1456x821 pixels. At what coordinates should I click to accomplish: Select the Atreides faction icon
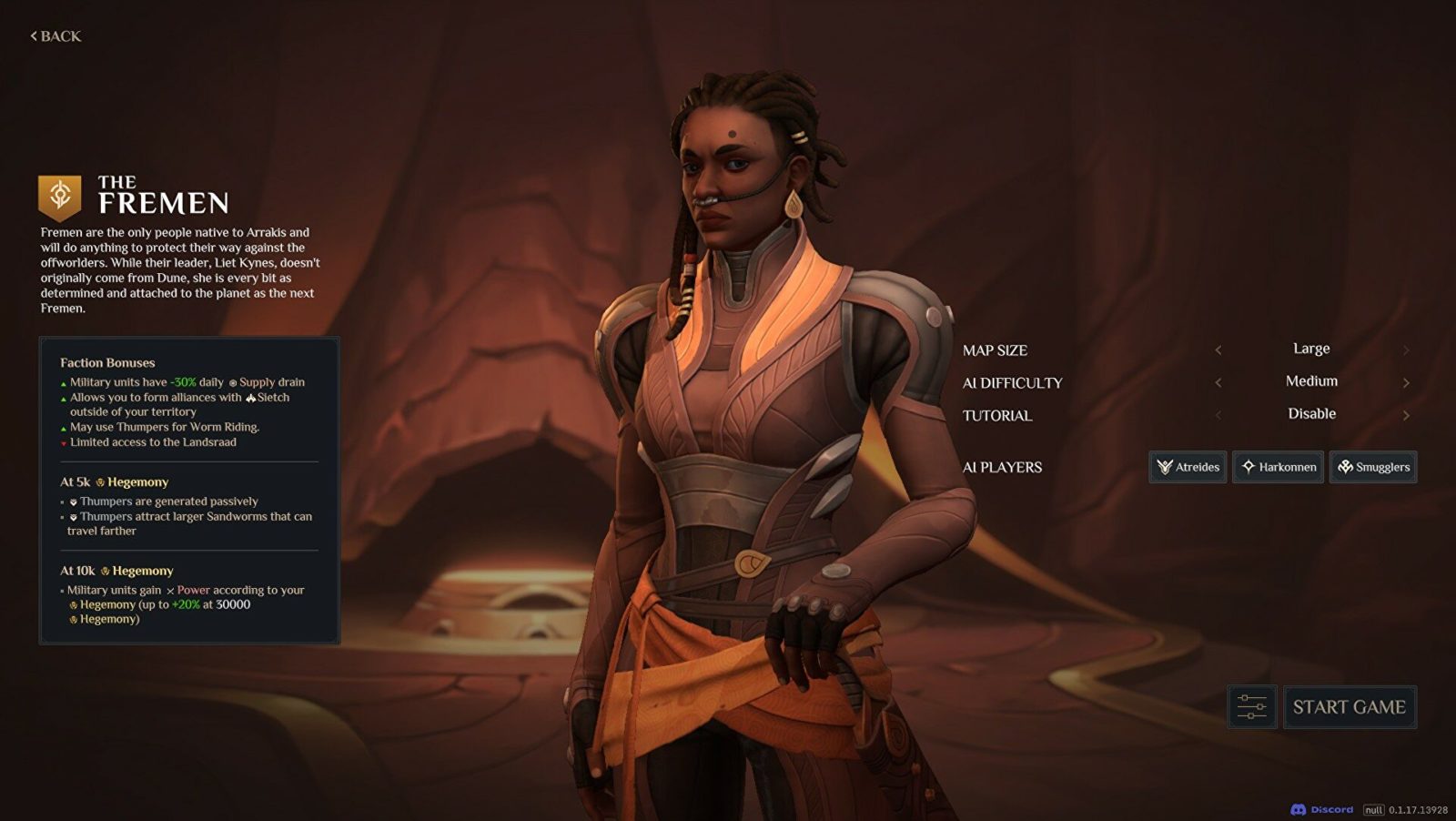(x=1166, y=467)
